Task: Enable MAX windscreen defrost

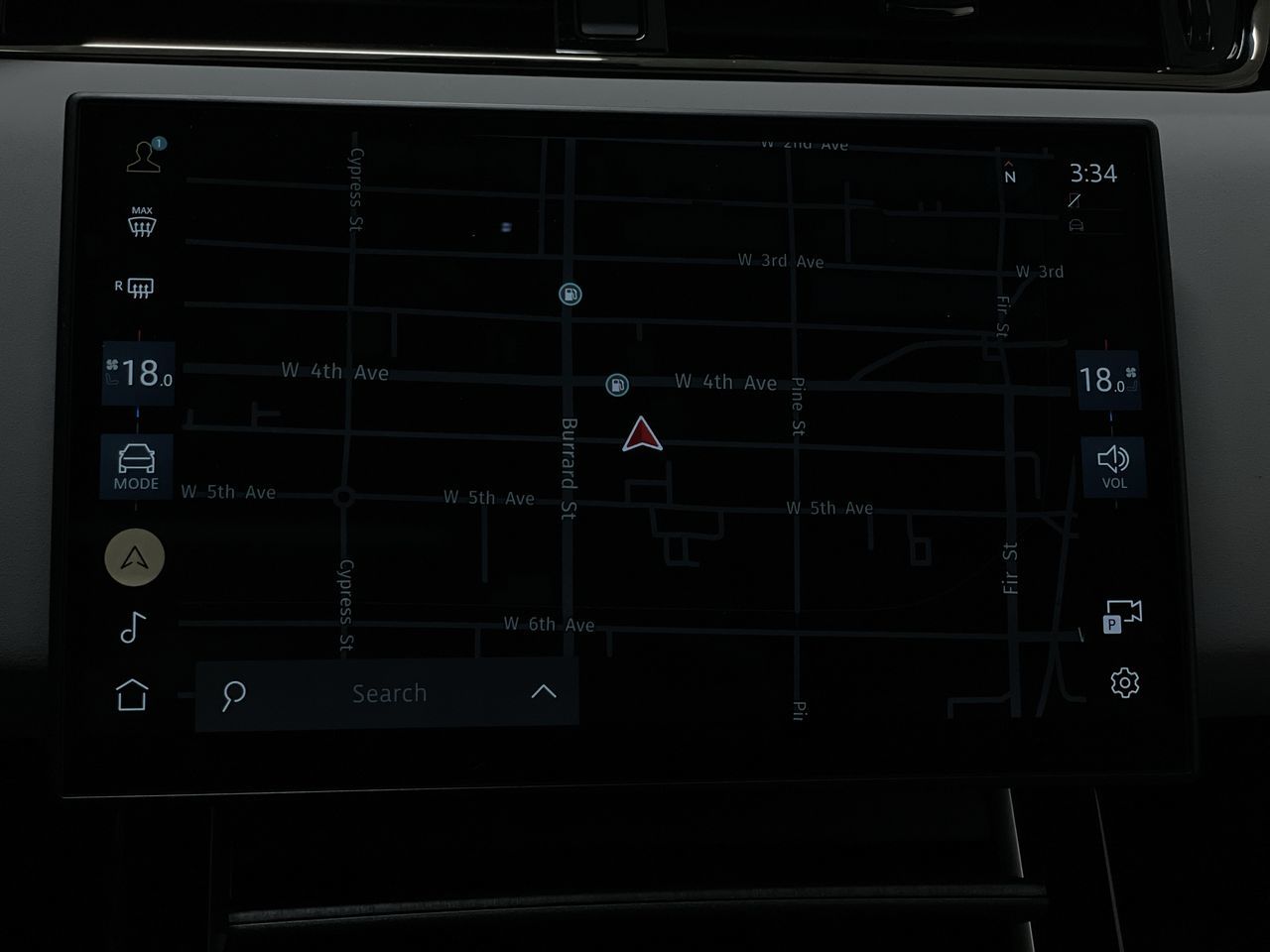Action: point(141,221)
